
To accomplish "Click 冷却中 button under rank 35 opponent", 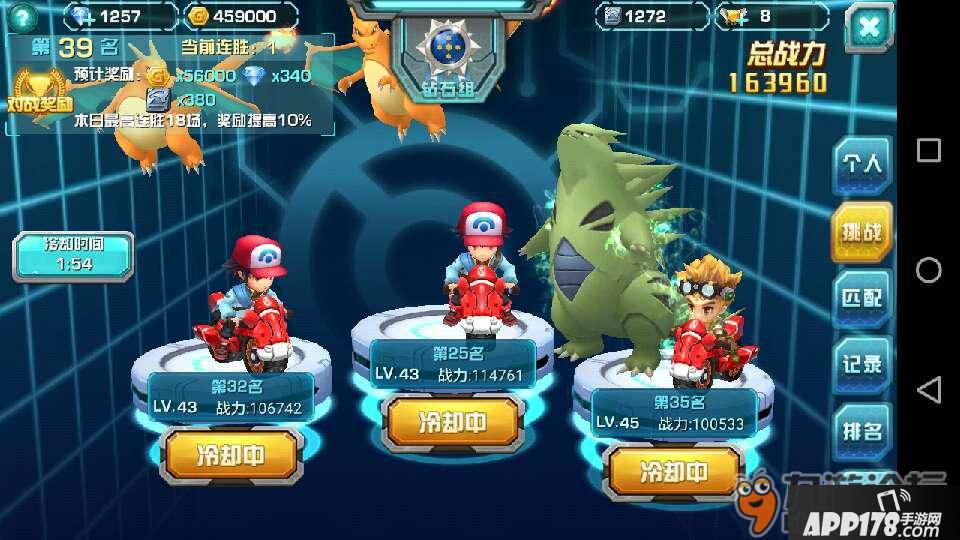I will pyautogui.click(x=675, y=472).
